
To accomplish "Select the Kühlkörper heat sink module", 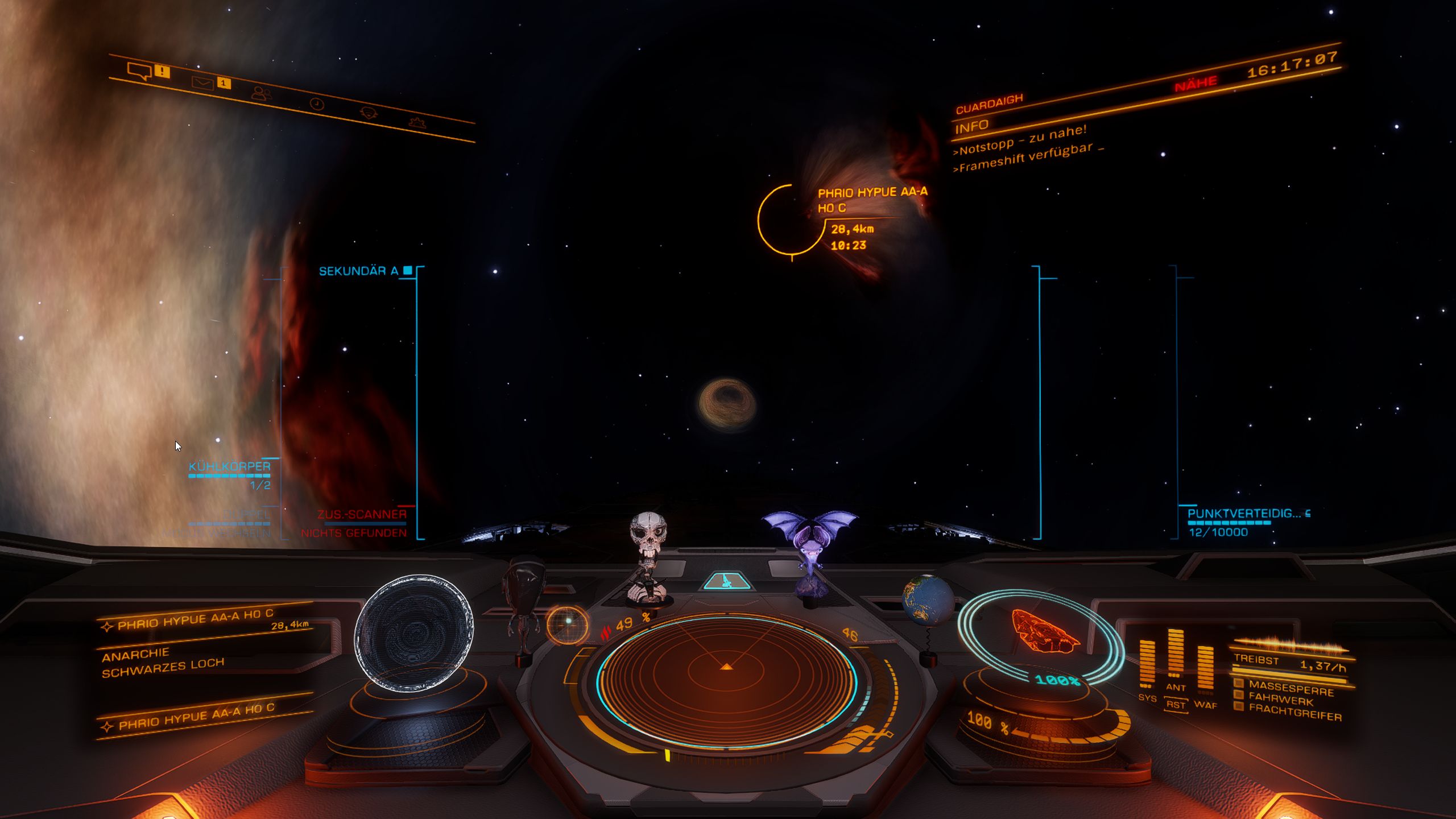I will [230, 467].
